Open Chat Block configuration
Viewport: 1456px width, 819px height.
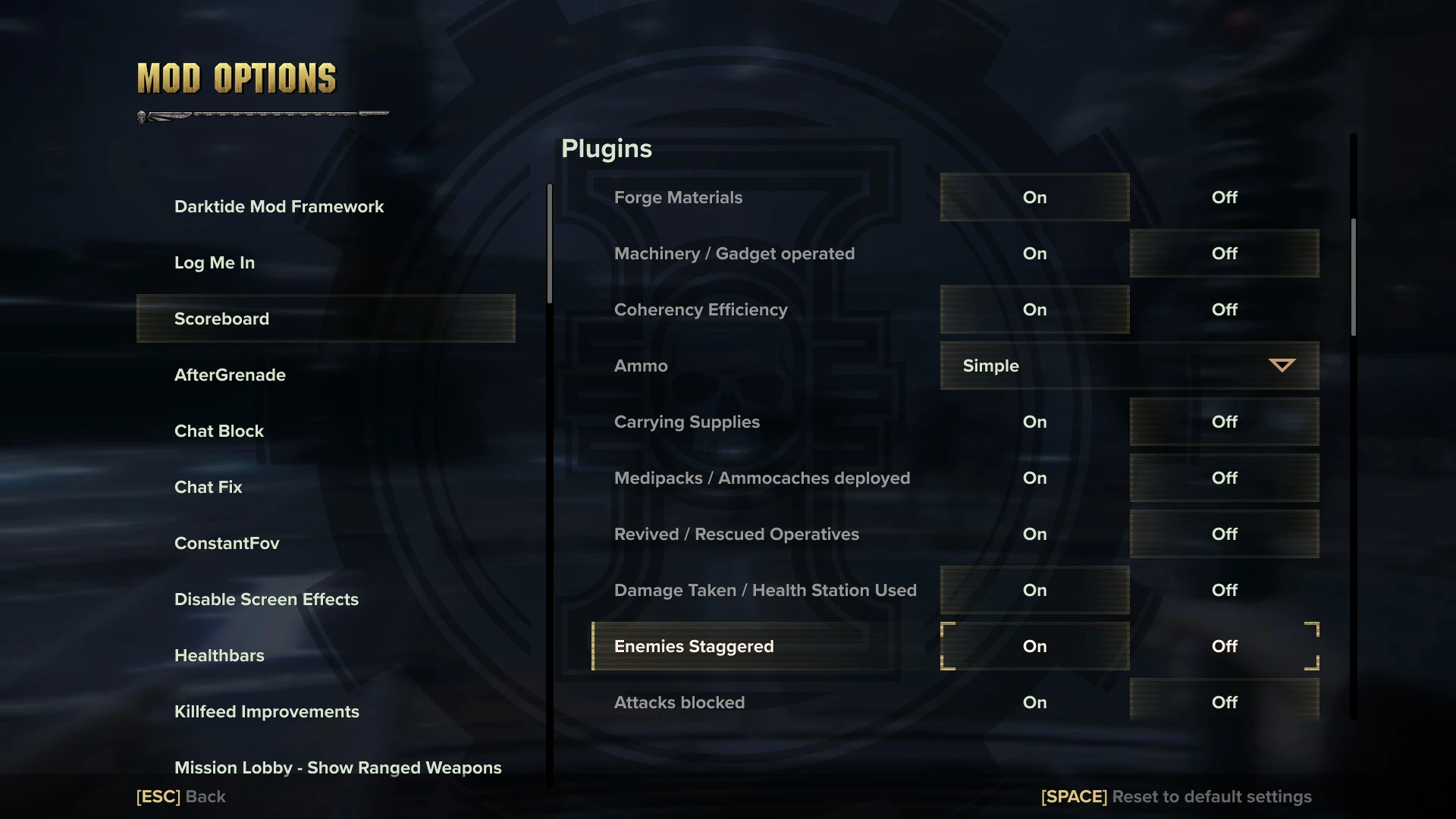[219, 431]
